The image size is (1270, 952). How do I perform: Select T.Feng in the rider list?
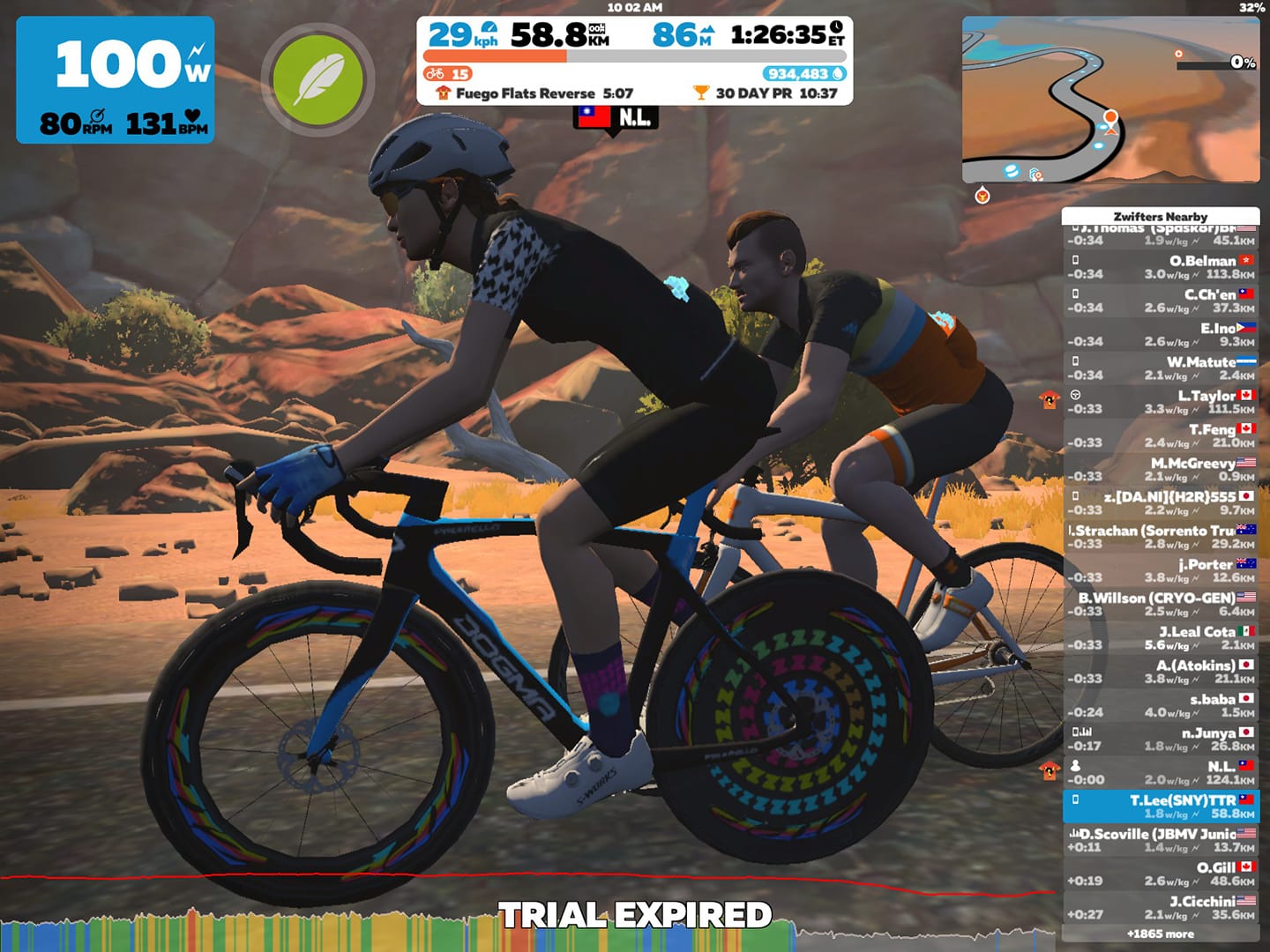point(1161,435)
